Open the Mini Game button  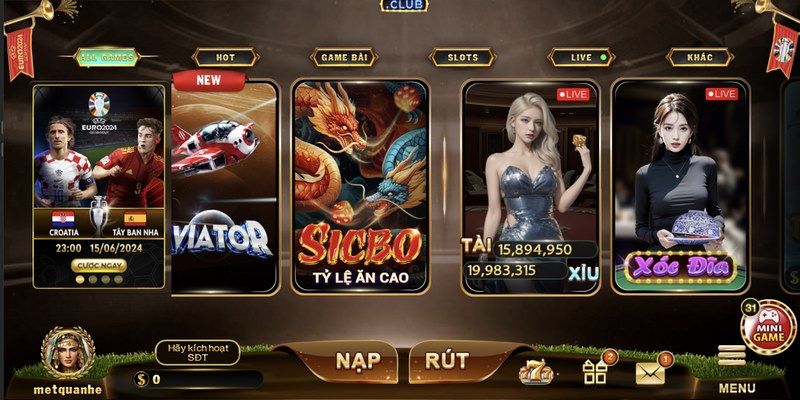click(x=768, y=327)
